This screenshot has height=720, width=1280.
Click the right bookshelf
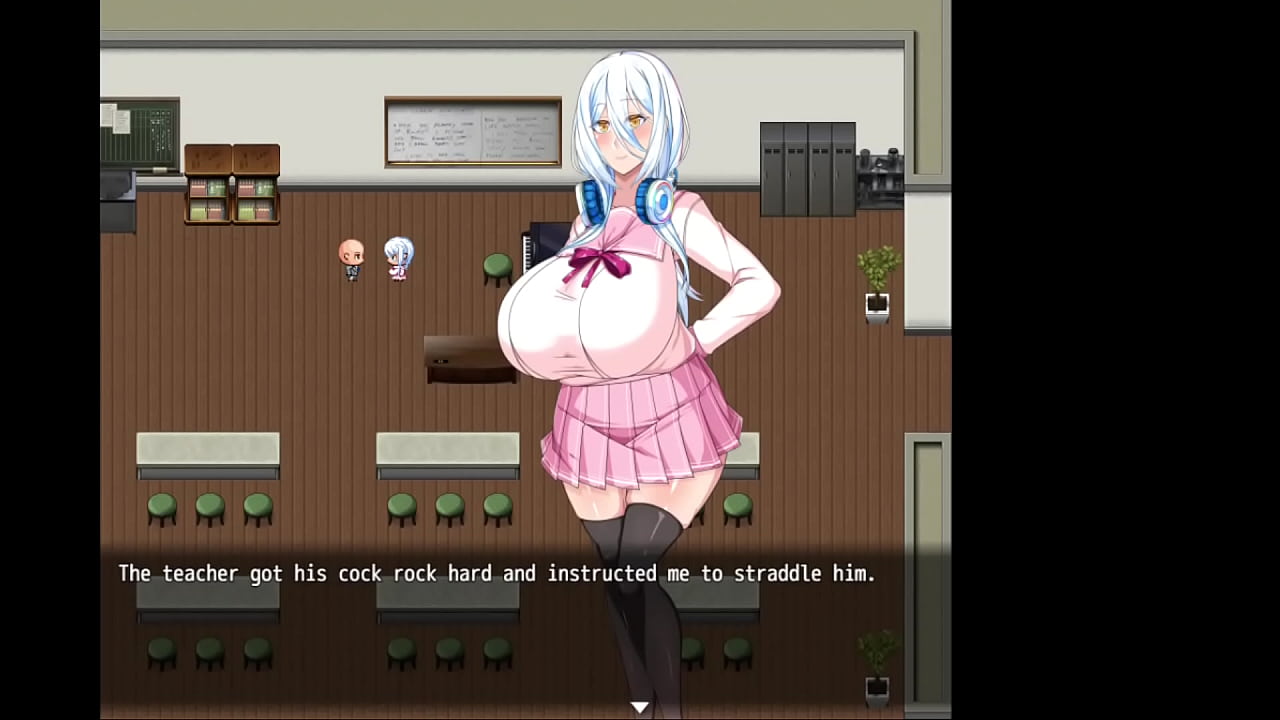pyautogui.click(x=258, y=185)
